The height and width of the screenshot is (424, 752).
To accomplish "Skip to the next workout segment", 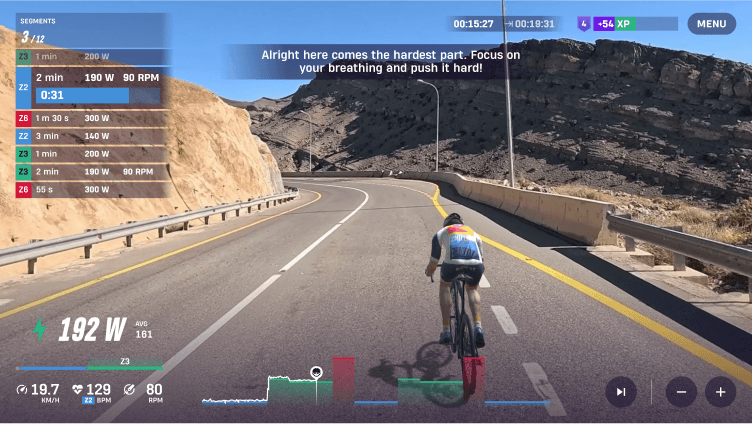I will click(621, 392).
